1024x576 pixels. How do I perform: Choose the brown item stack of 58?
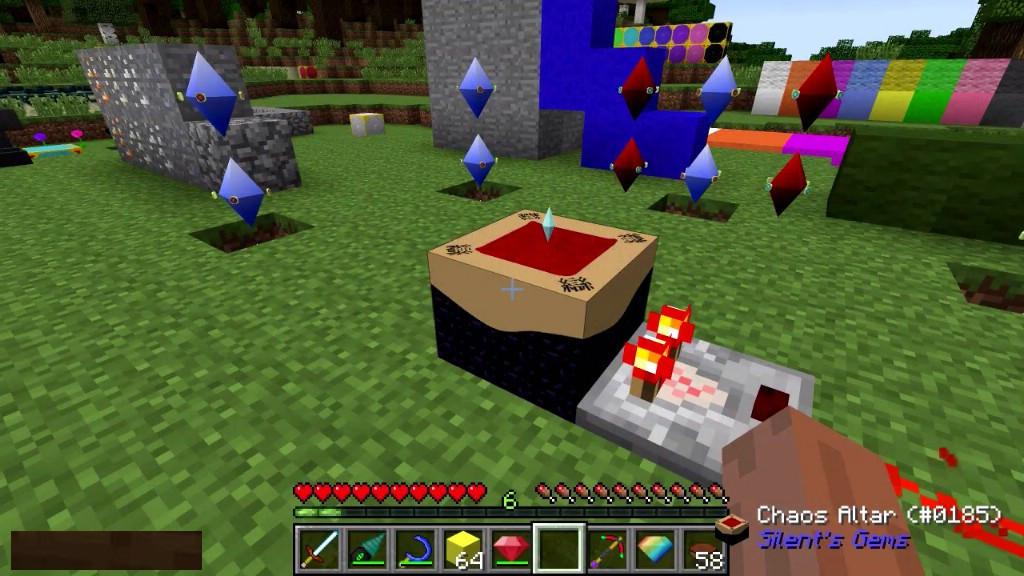[702, 549]
